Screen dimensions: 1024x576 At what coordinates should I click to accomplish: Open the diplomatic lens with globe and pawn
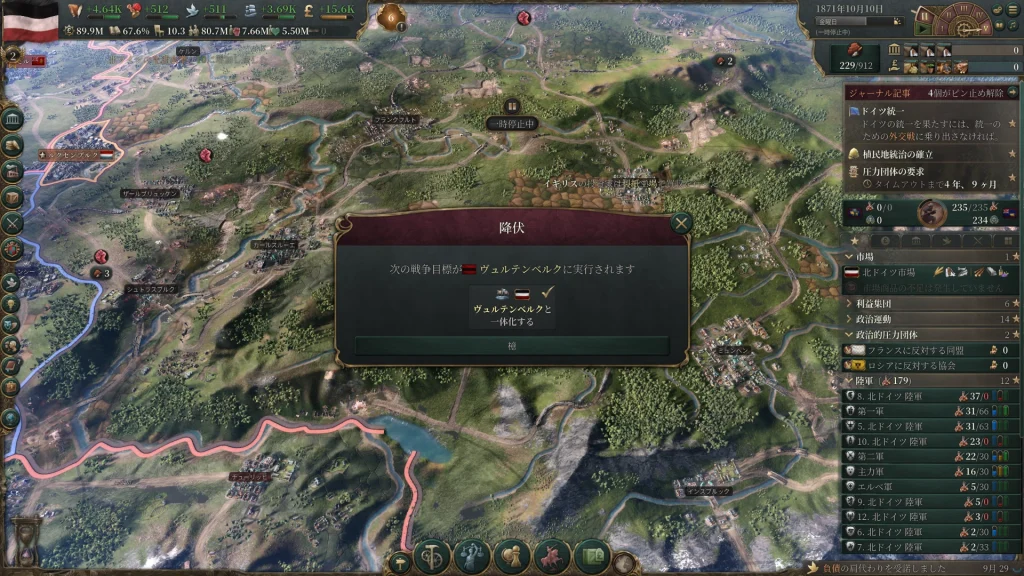[x=512, y=556]
